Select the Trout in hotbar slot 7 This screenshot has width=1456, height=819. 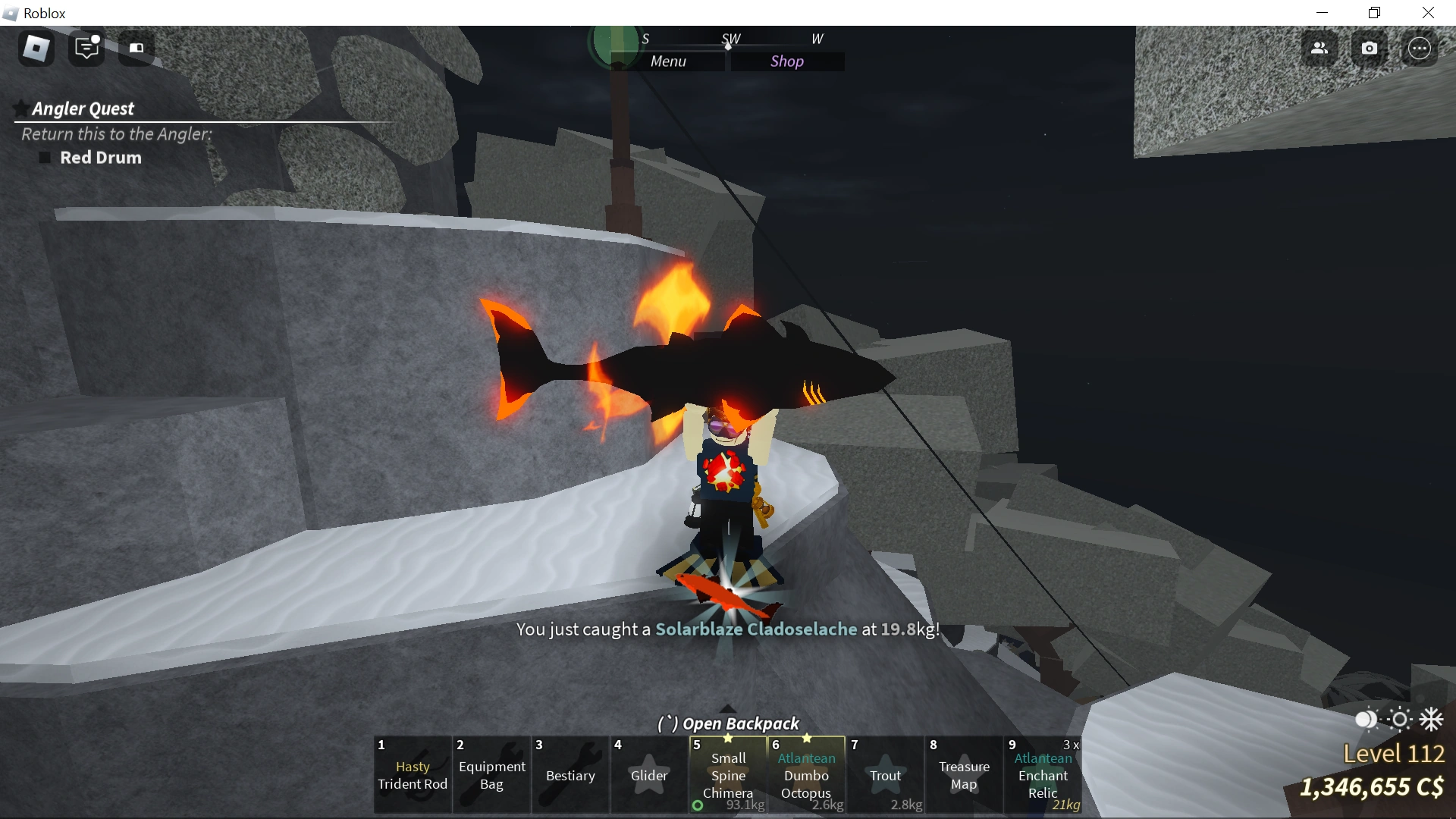[x=886, y=775]
